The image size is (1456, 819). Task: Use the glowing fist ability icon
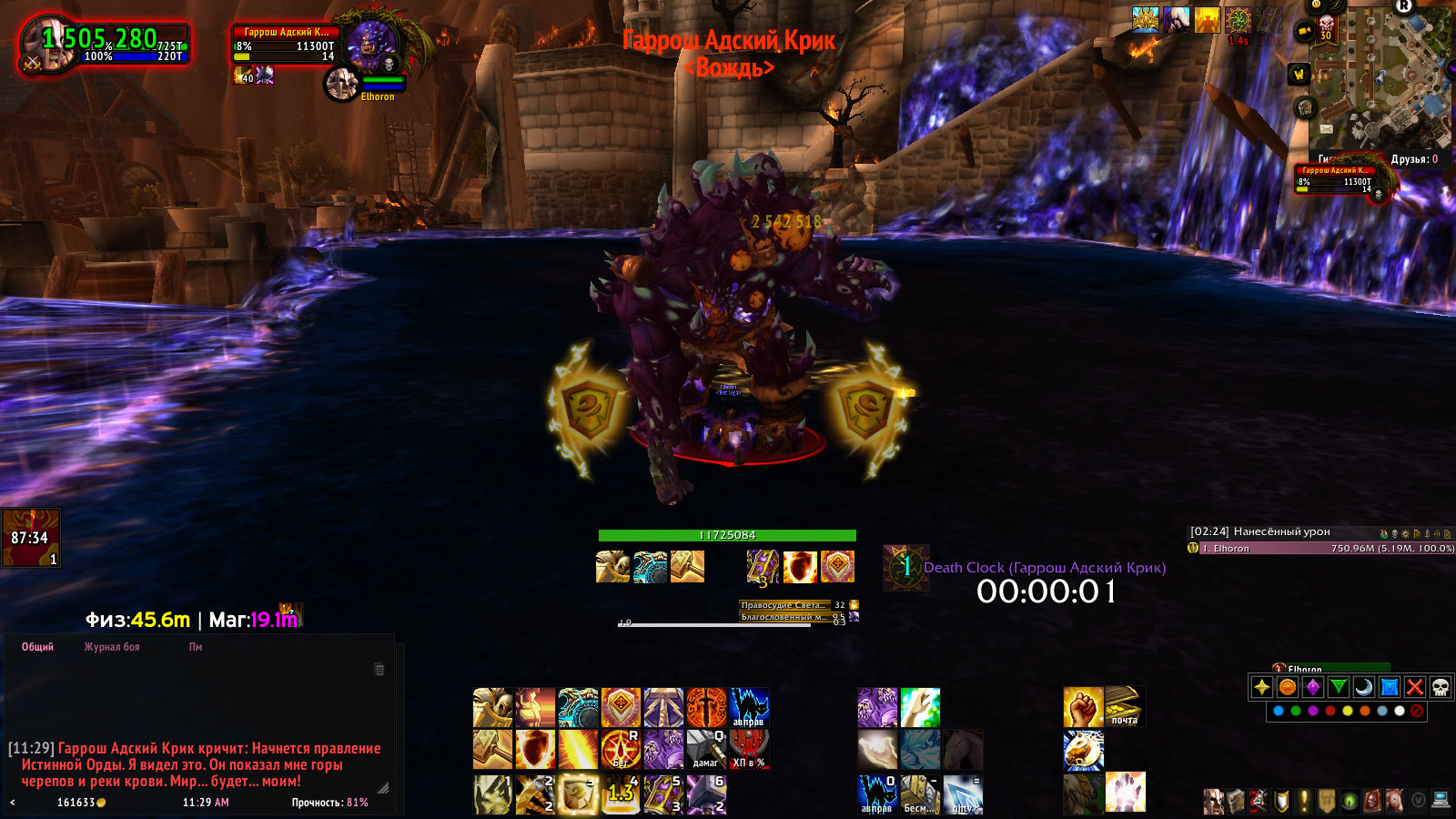(1083, 706)
